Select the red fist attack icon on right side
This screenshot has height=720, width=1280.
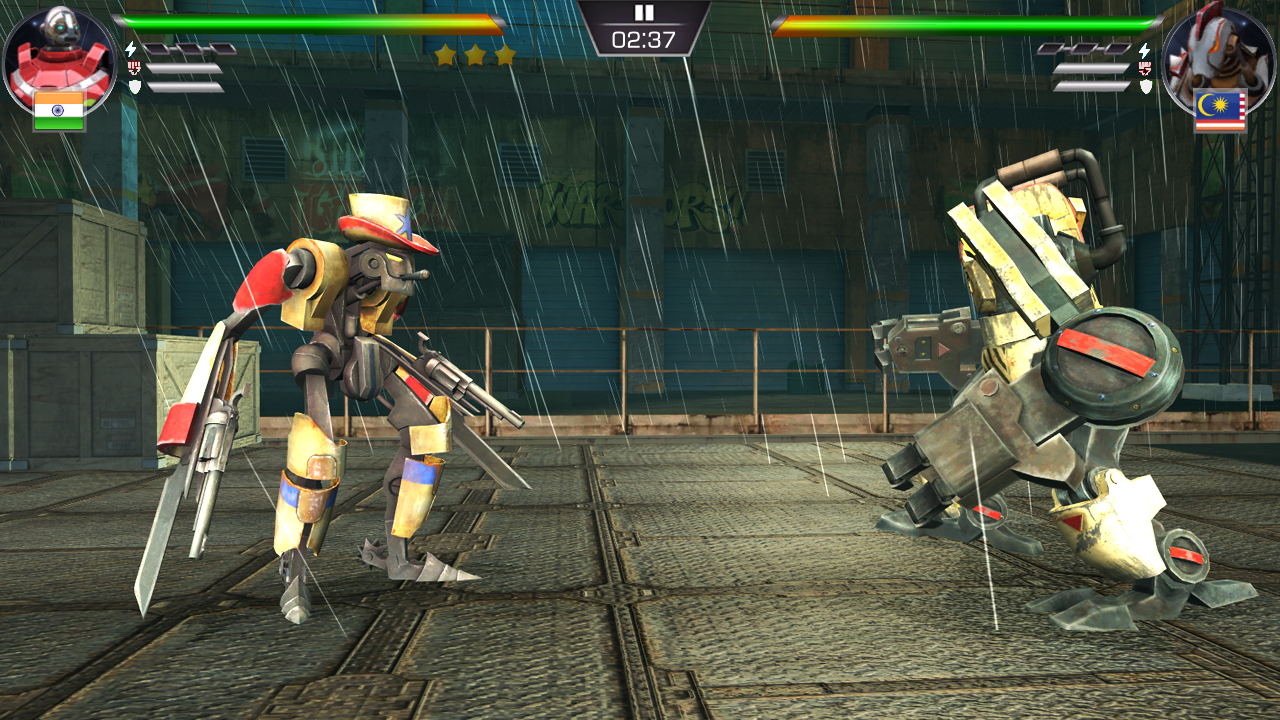pos(1145,68)
